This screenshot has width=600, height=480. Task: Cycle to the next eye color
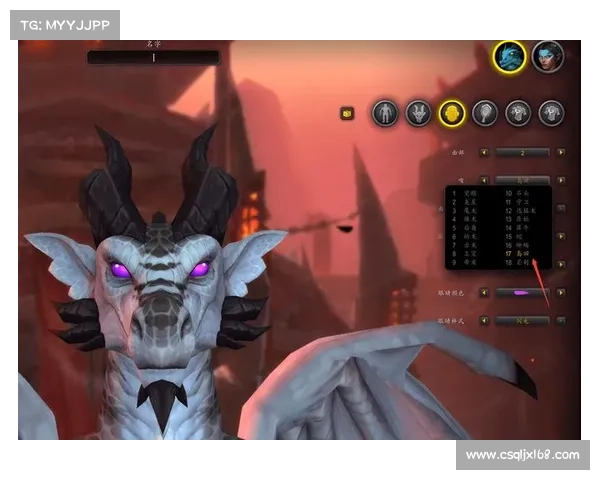(x=561, y=293)
